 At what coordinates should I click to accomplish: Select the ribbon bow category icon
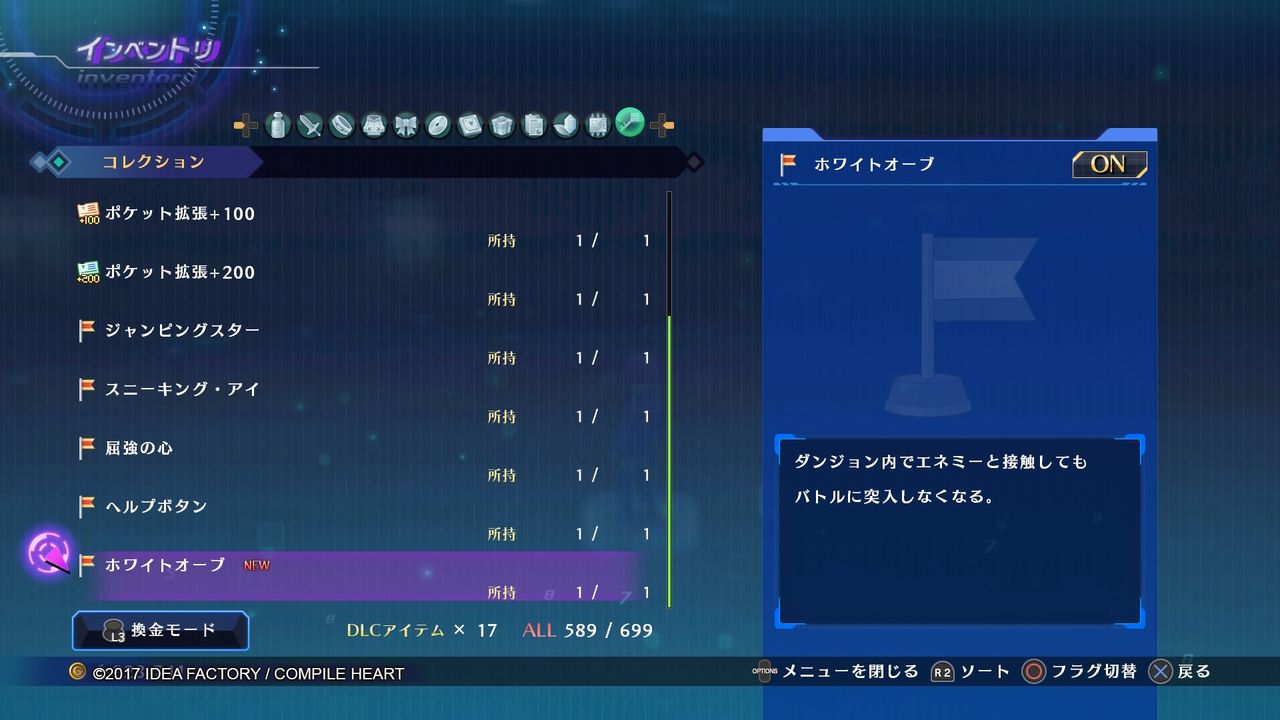tap(404, 125)
